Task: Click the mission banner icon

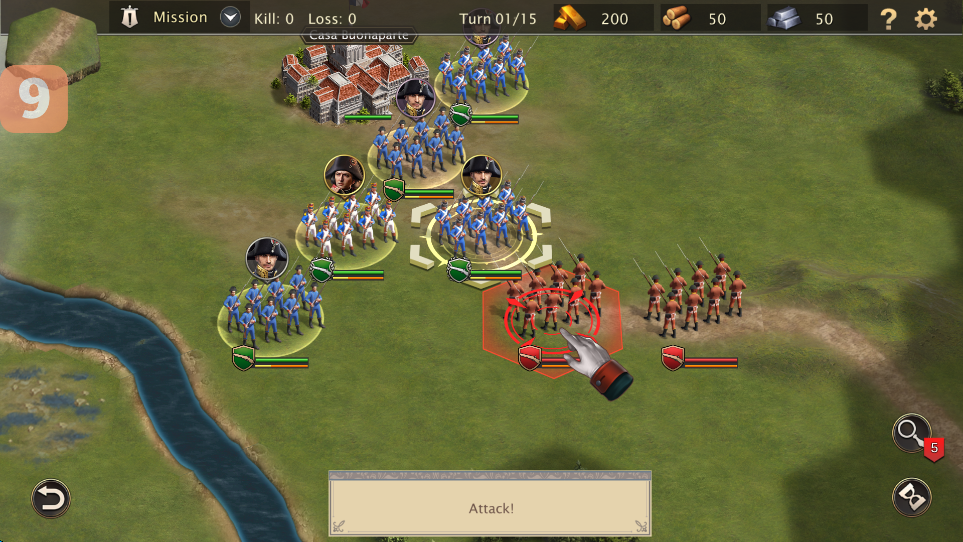Action: (130, 17)
